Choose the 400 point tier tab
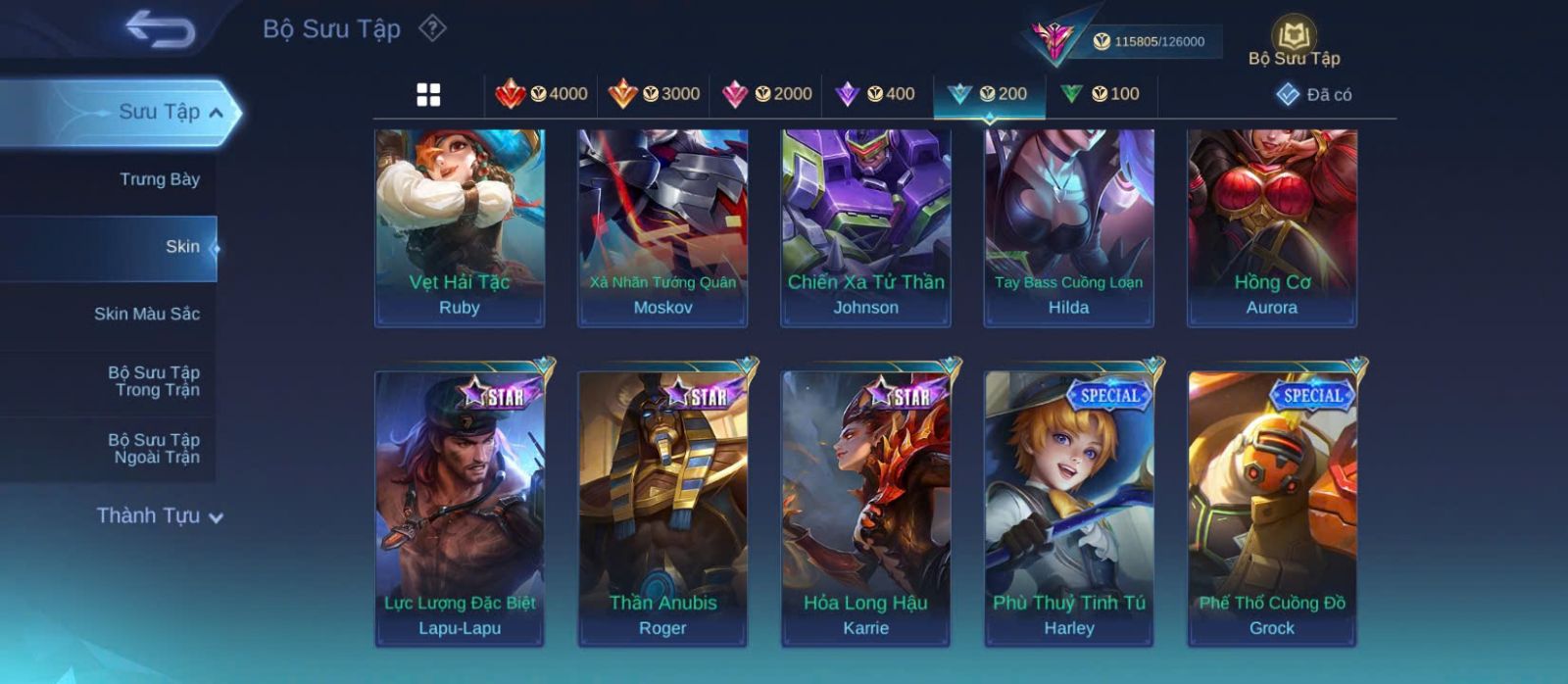 [875, 94]
